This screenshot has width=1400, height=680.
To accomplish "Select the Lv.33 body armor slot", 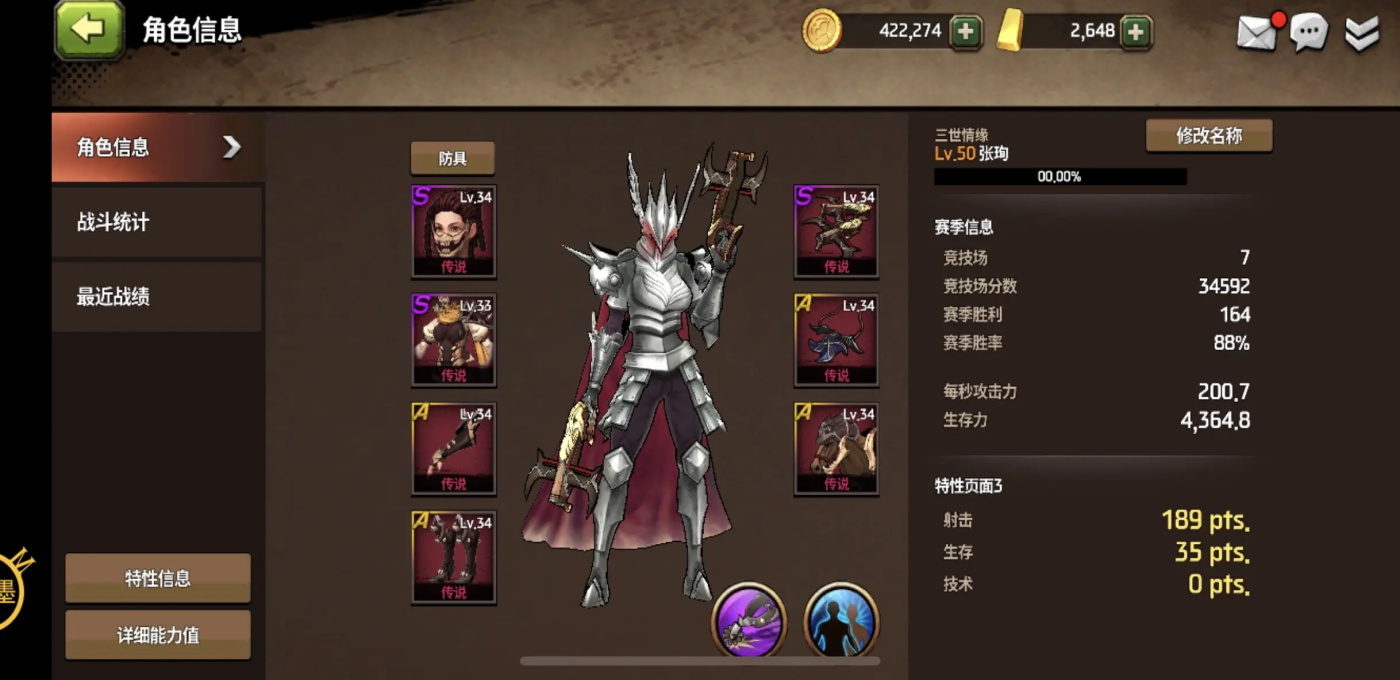I will click(x=454, y=339).
